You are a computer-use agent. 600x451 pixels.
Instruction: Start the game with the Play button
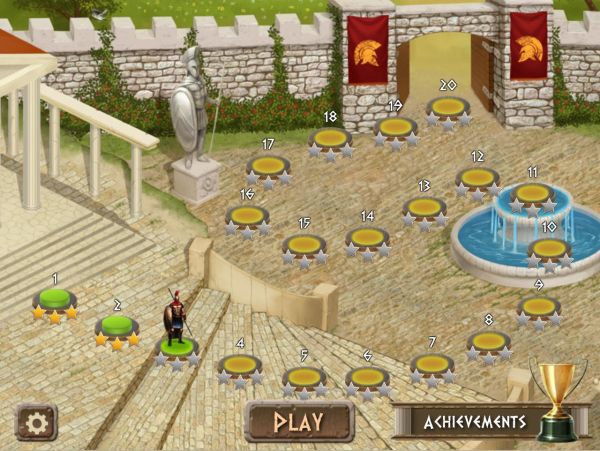(x=299, y=422)
